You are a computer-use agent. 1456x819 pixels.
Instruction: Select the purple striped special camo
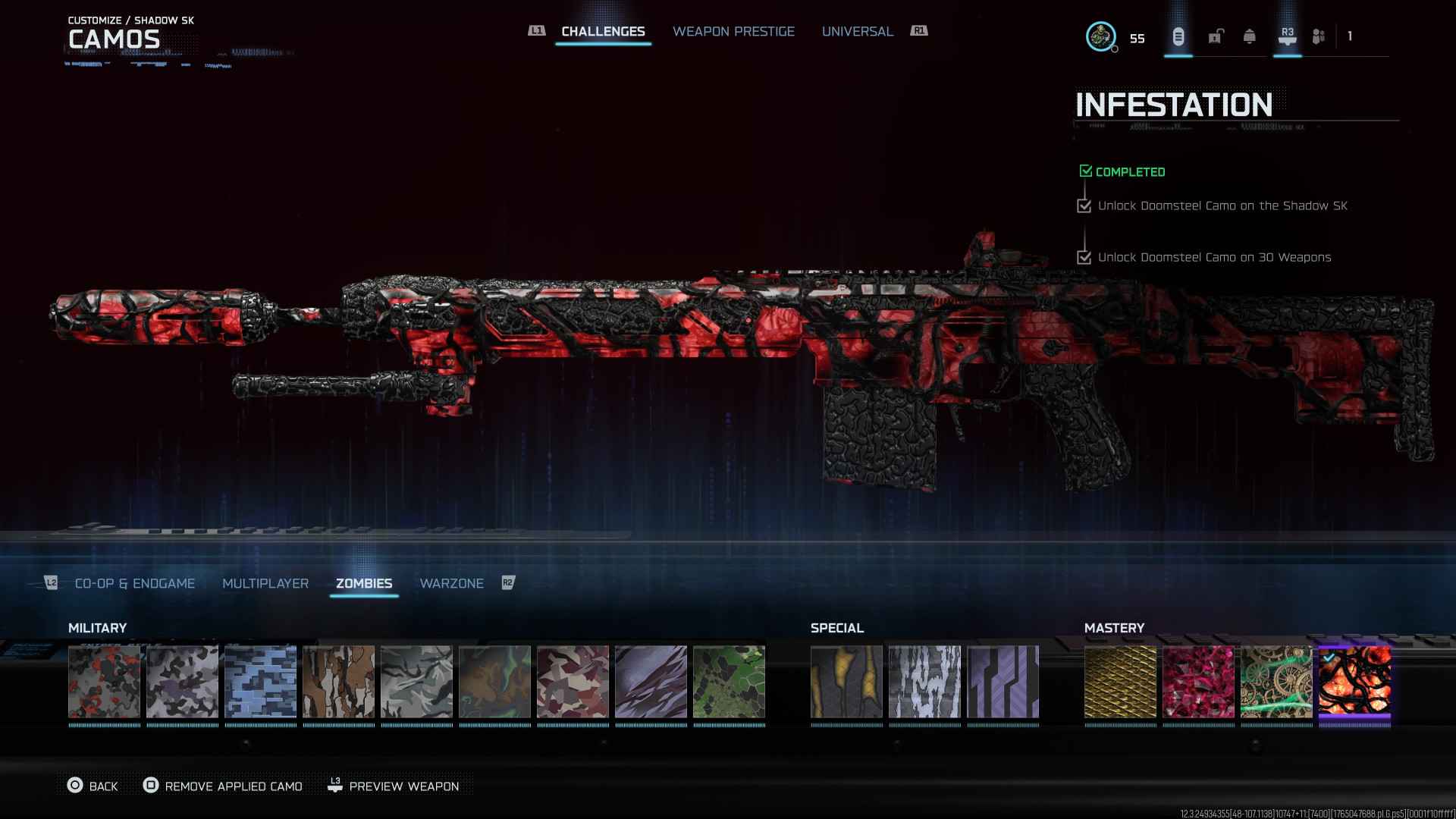click(x=1003, y=682)
